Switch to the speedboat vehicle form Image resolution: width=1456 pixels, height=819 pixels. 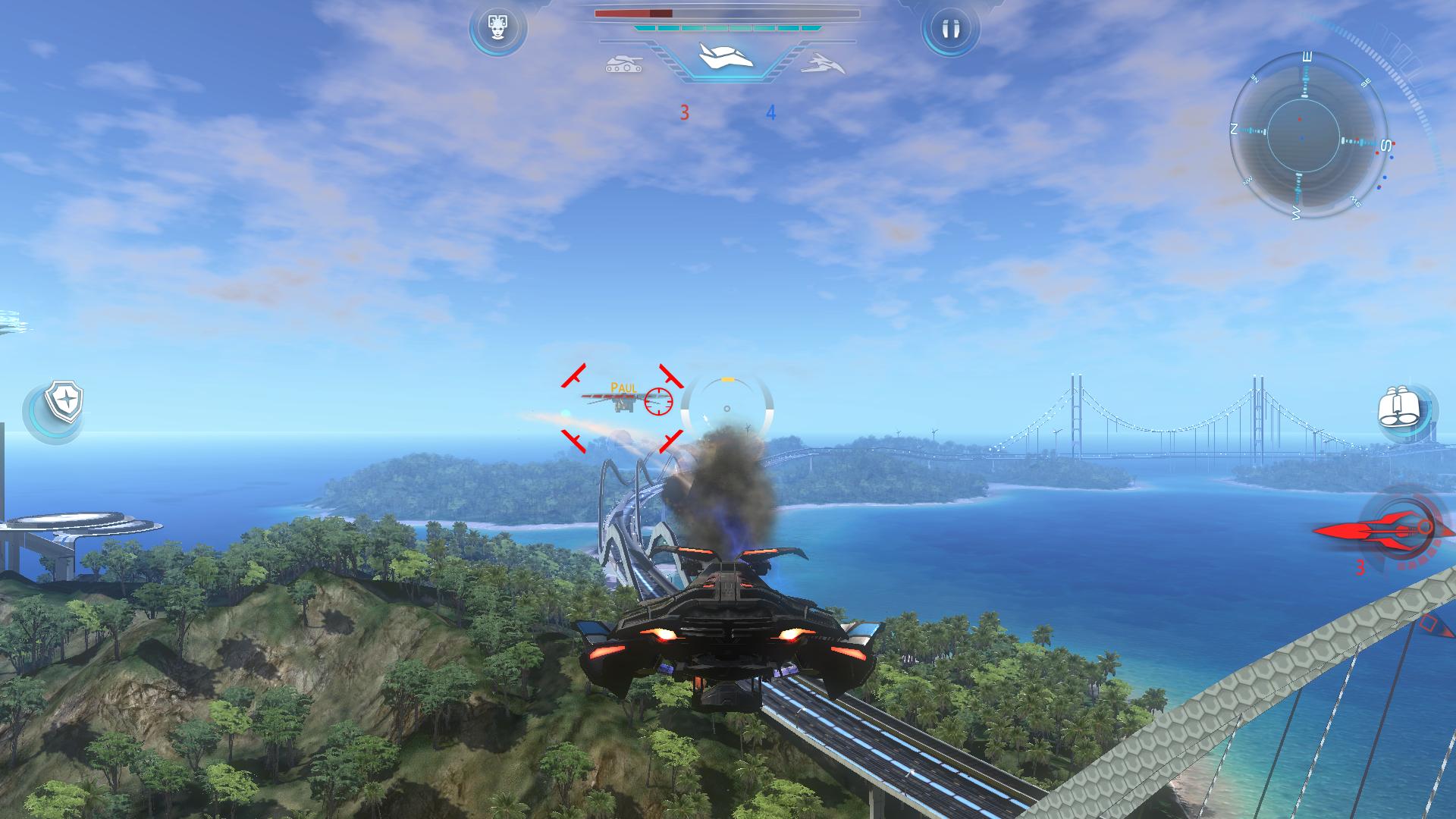822,64
